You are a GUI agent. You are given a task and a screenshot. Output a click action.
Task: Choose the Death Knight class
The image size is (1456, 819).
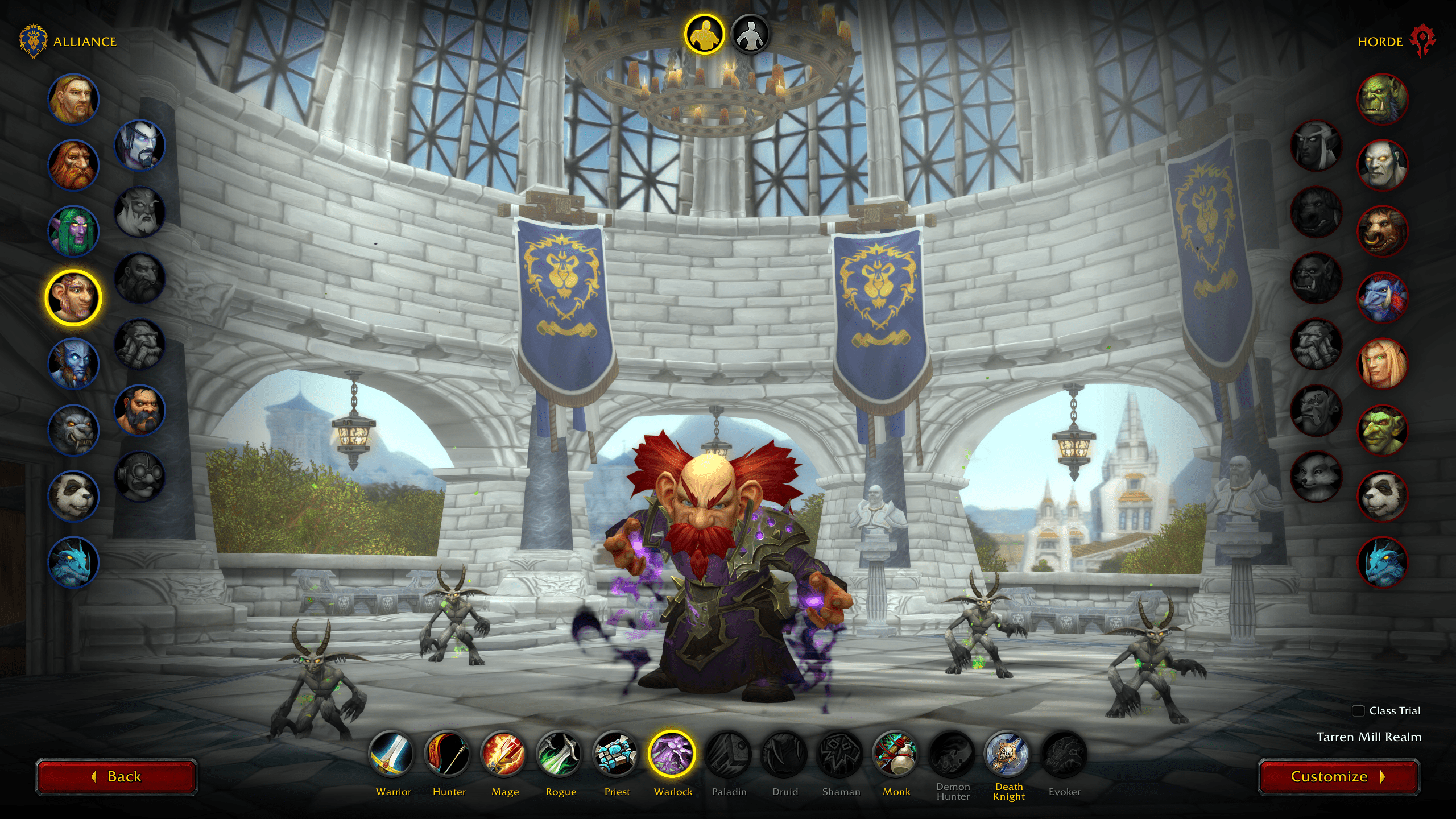tap(1008, 754)
